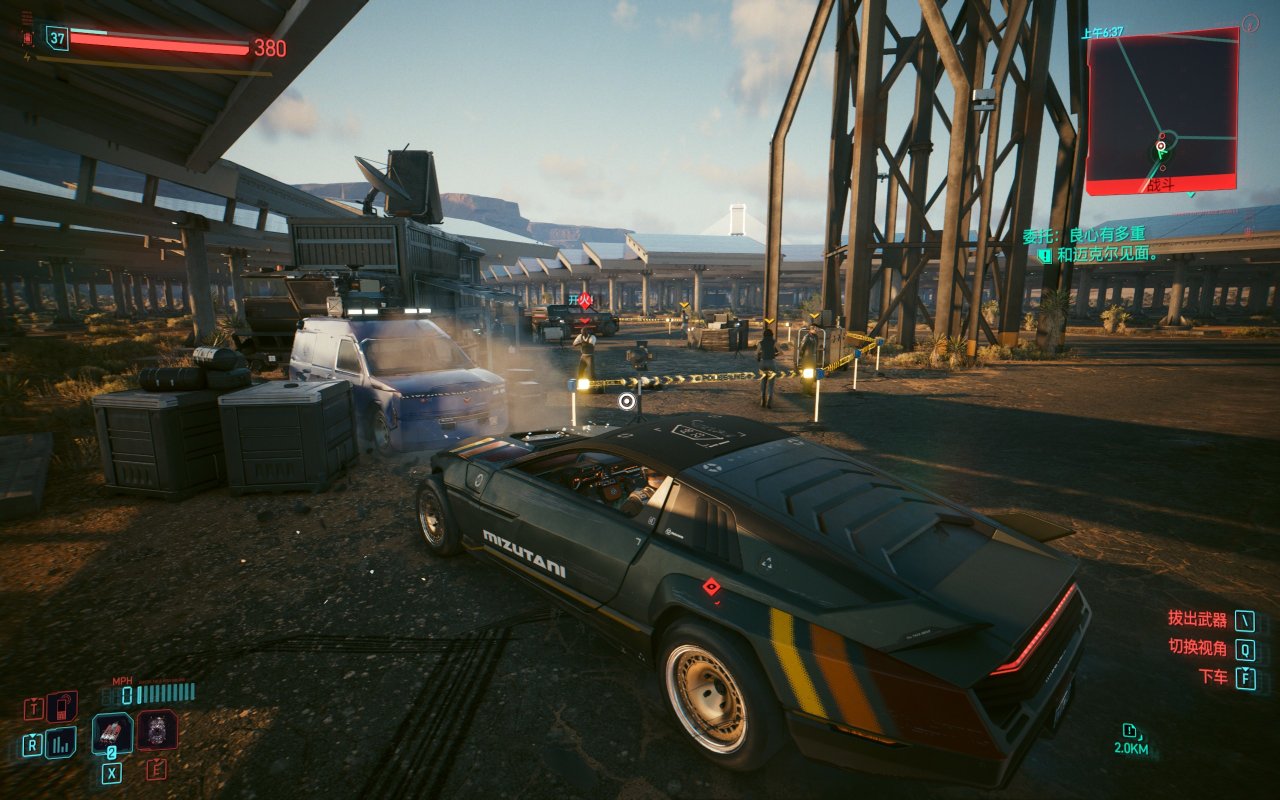1280x800 pixels.
Task: Select the grenade gadget slot
Action: point(157,730)
